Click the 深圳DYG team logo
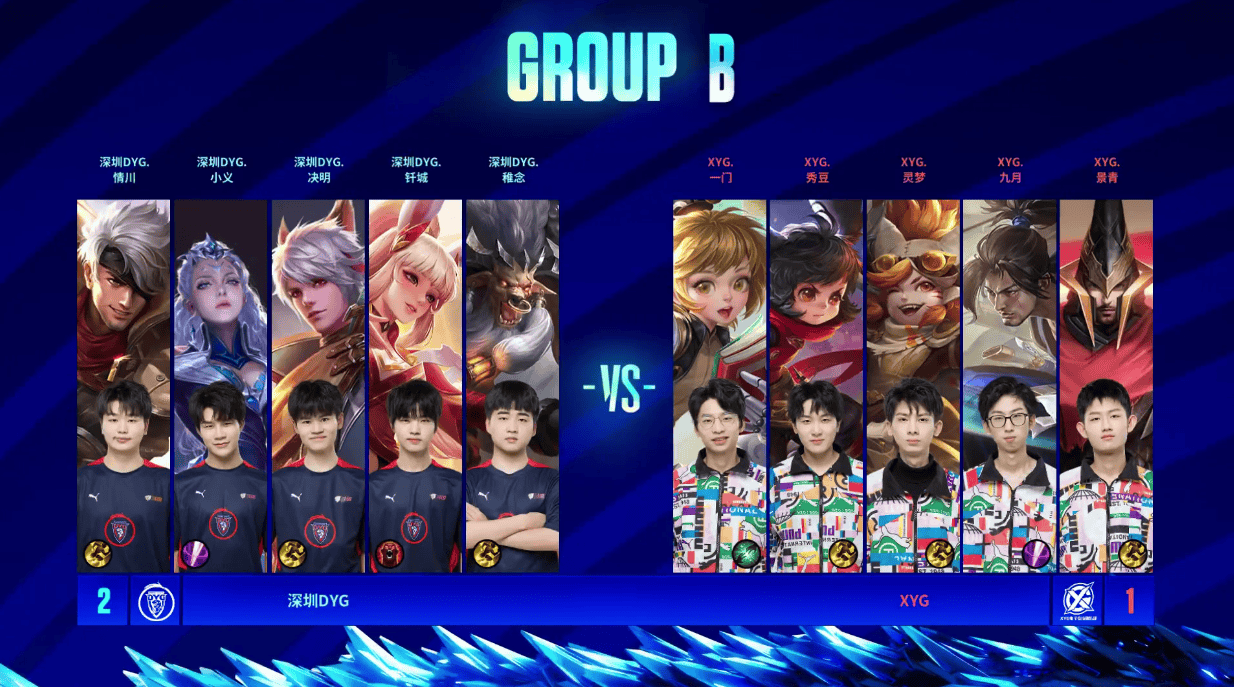Screen dimensions: 1234x687 coord(155,601)
